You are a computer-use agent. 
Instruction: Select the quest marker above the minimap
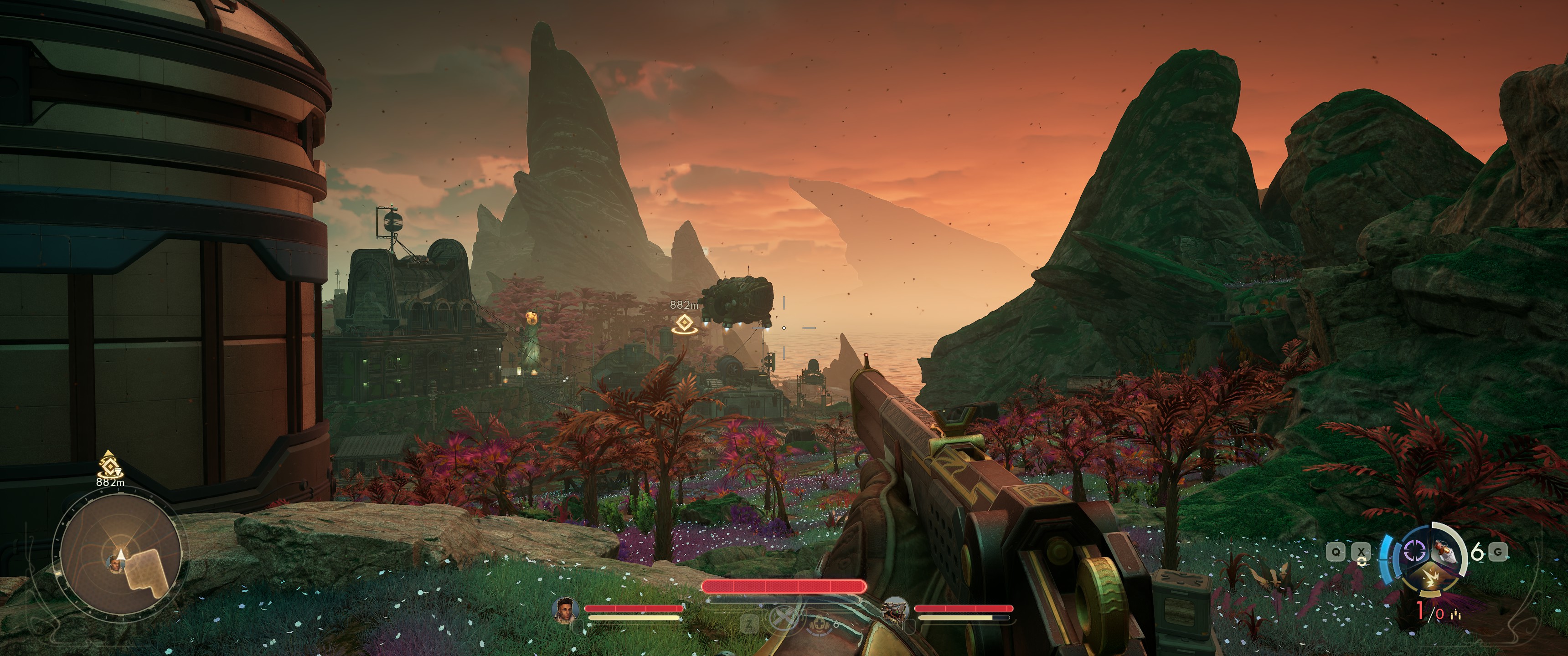pyautogui.click(x=109, y=465)
